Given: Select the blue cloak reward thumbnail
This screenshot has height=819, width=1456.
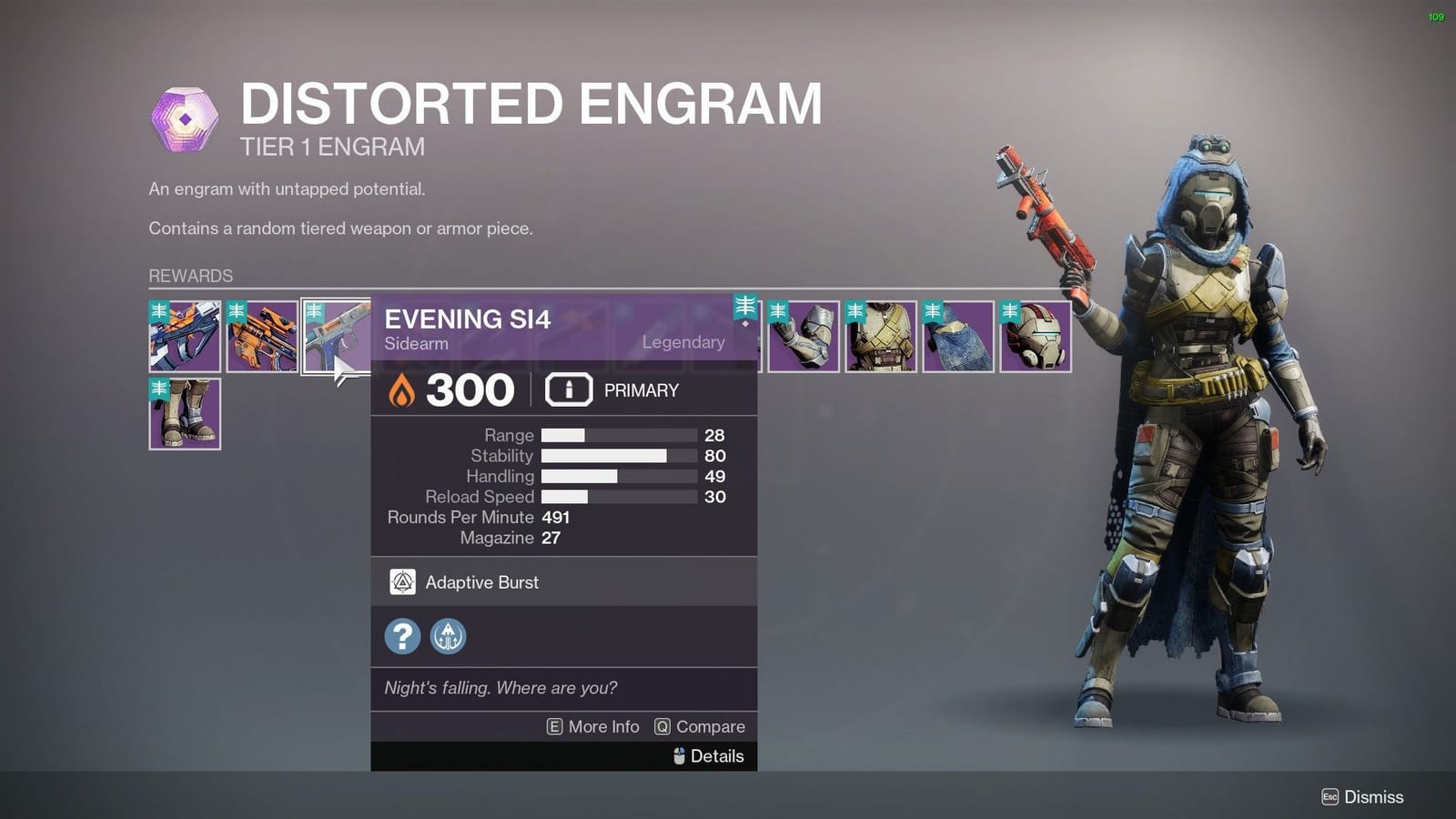Looking at the screenshot, I should point(956,337).
